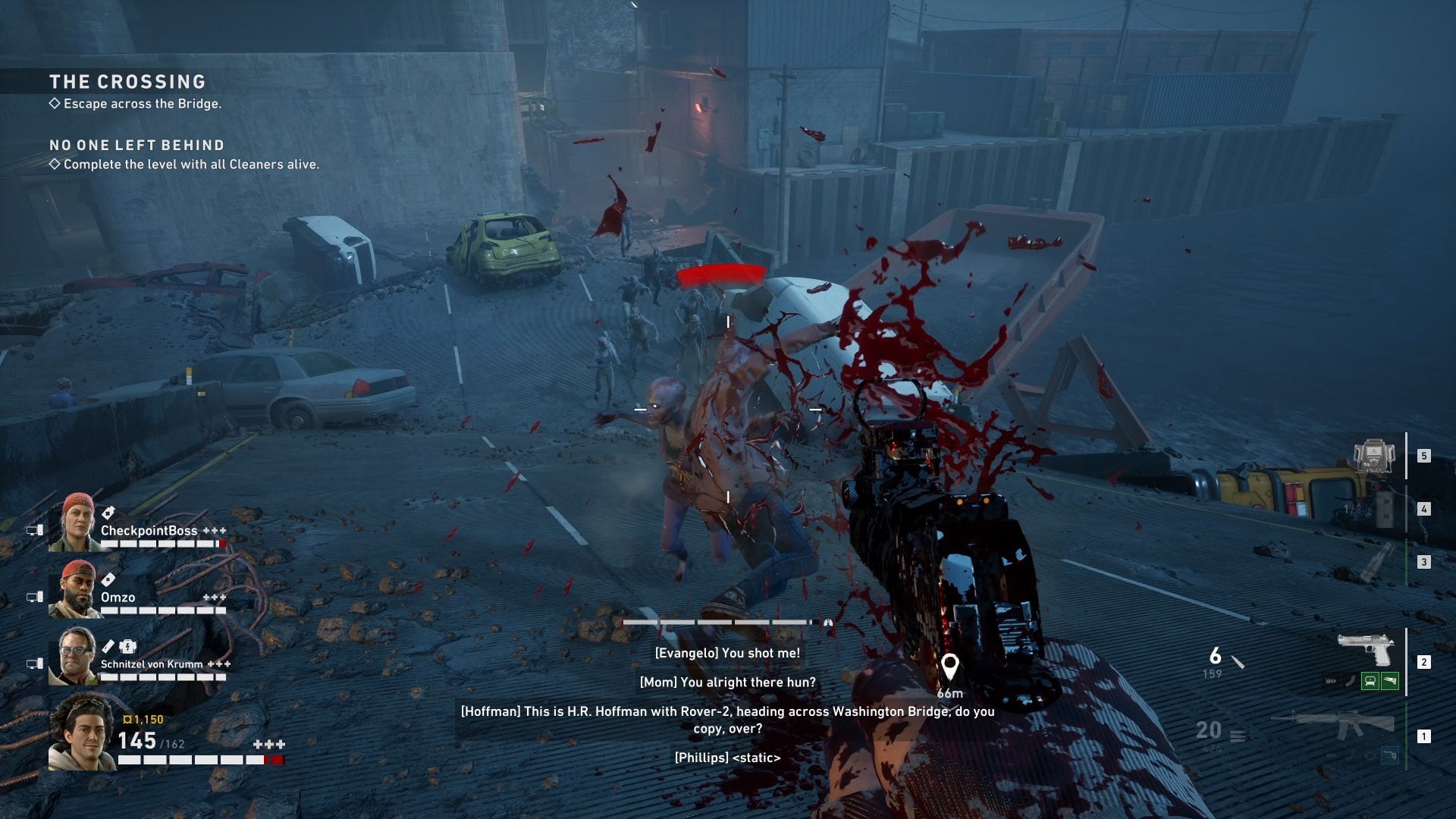Select the ammo pouch item in slot 5
Screen dimensions: 1456x819
[x=1373, y=457]
